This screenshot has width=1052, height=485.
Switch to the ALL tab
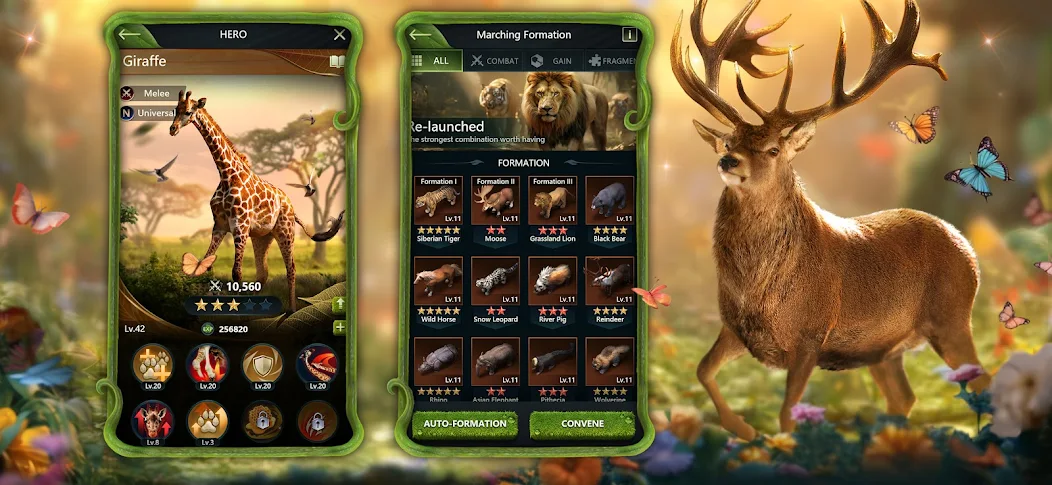click(434, 61)
